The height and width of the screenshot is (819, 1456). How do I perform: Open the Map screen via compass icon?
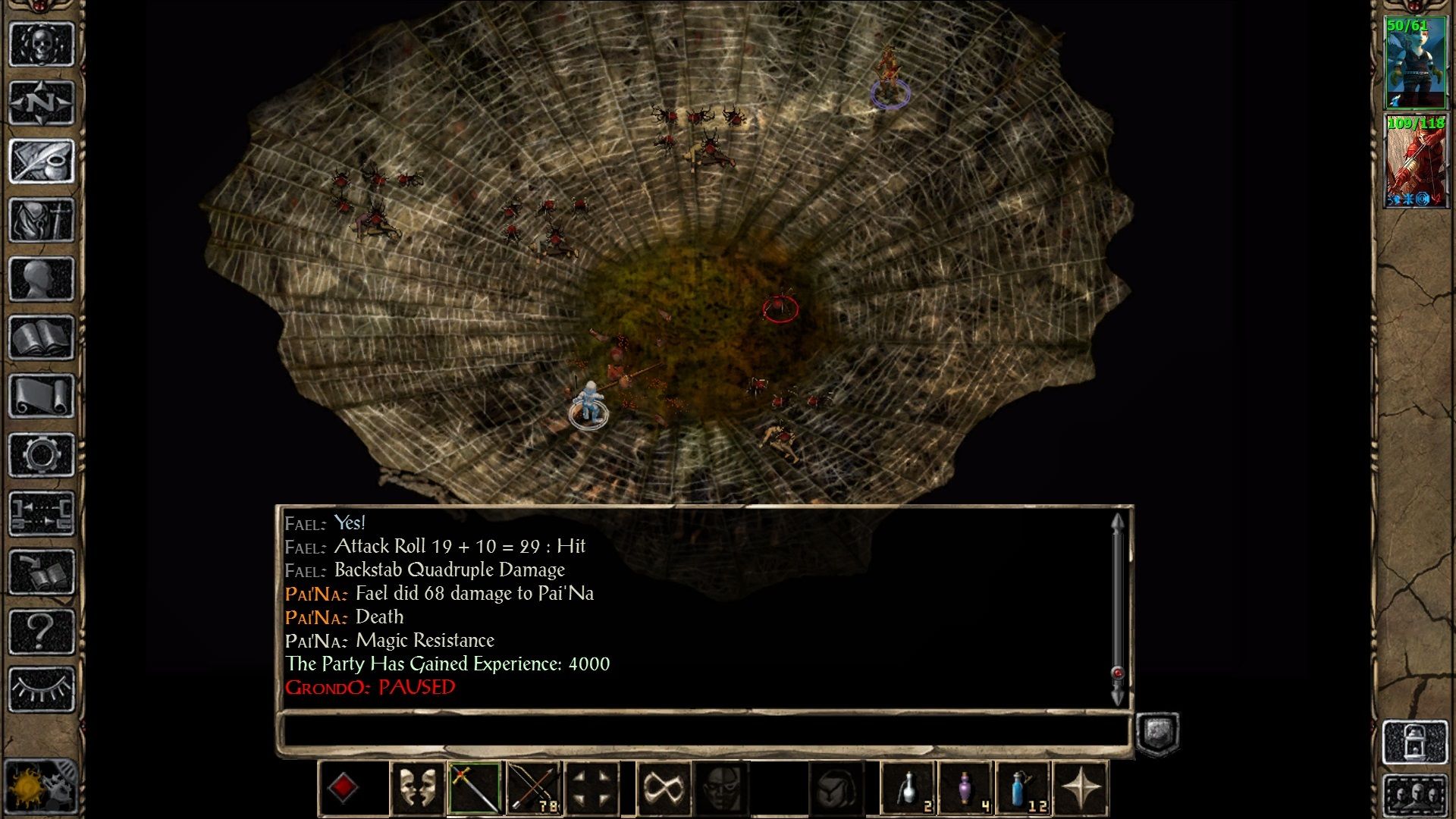pos(42,102)
